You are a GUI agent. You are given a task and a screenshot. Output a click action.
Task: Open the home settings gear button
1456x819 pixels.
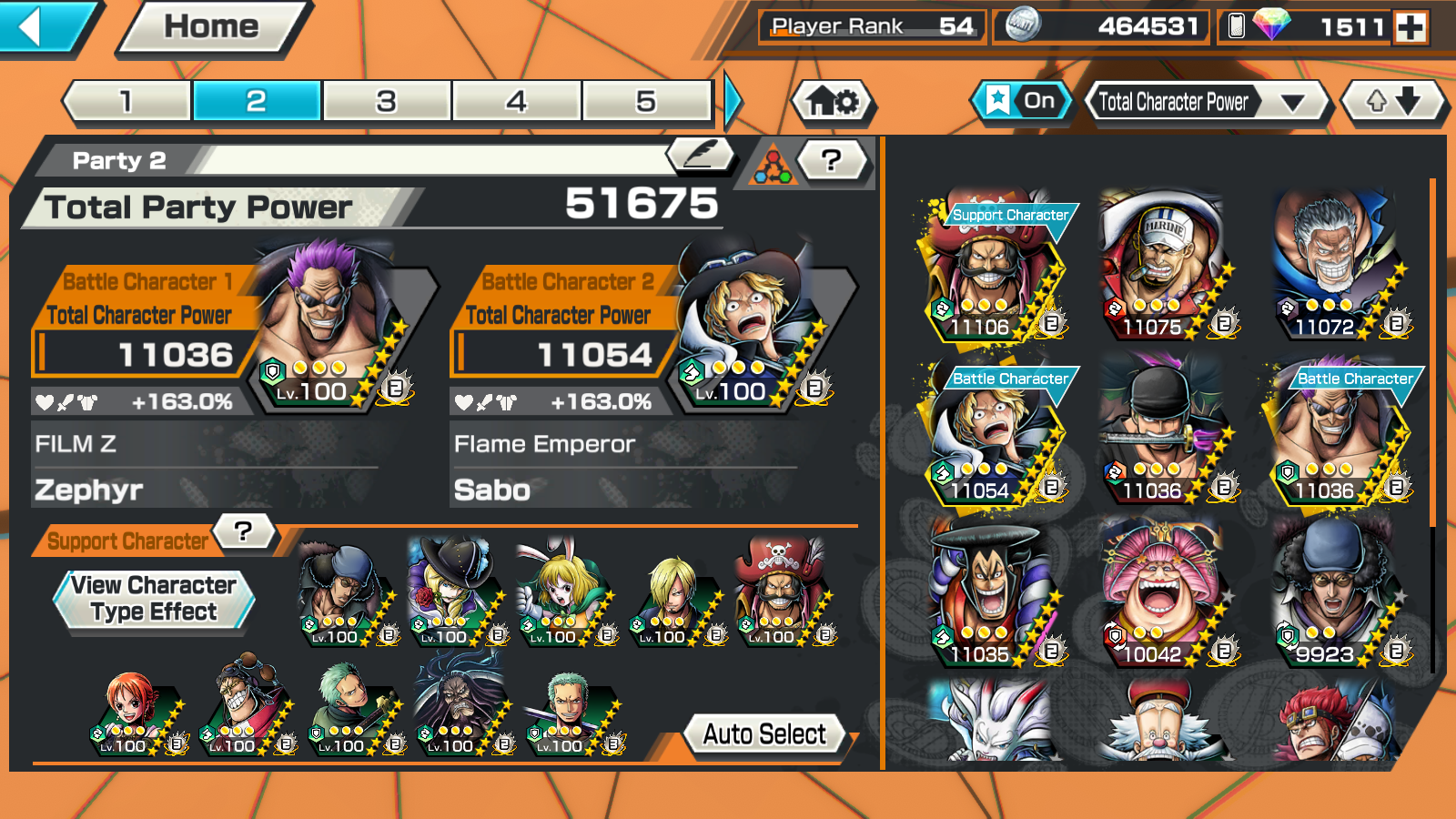point(834,101)
